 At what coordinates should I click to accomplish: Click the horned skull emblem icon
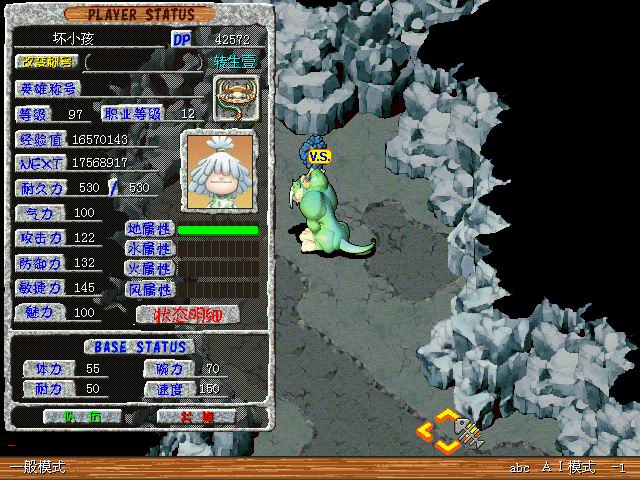coord(236,98)
